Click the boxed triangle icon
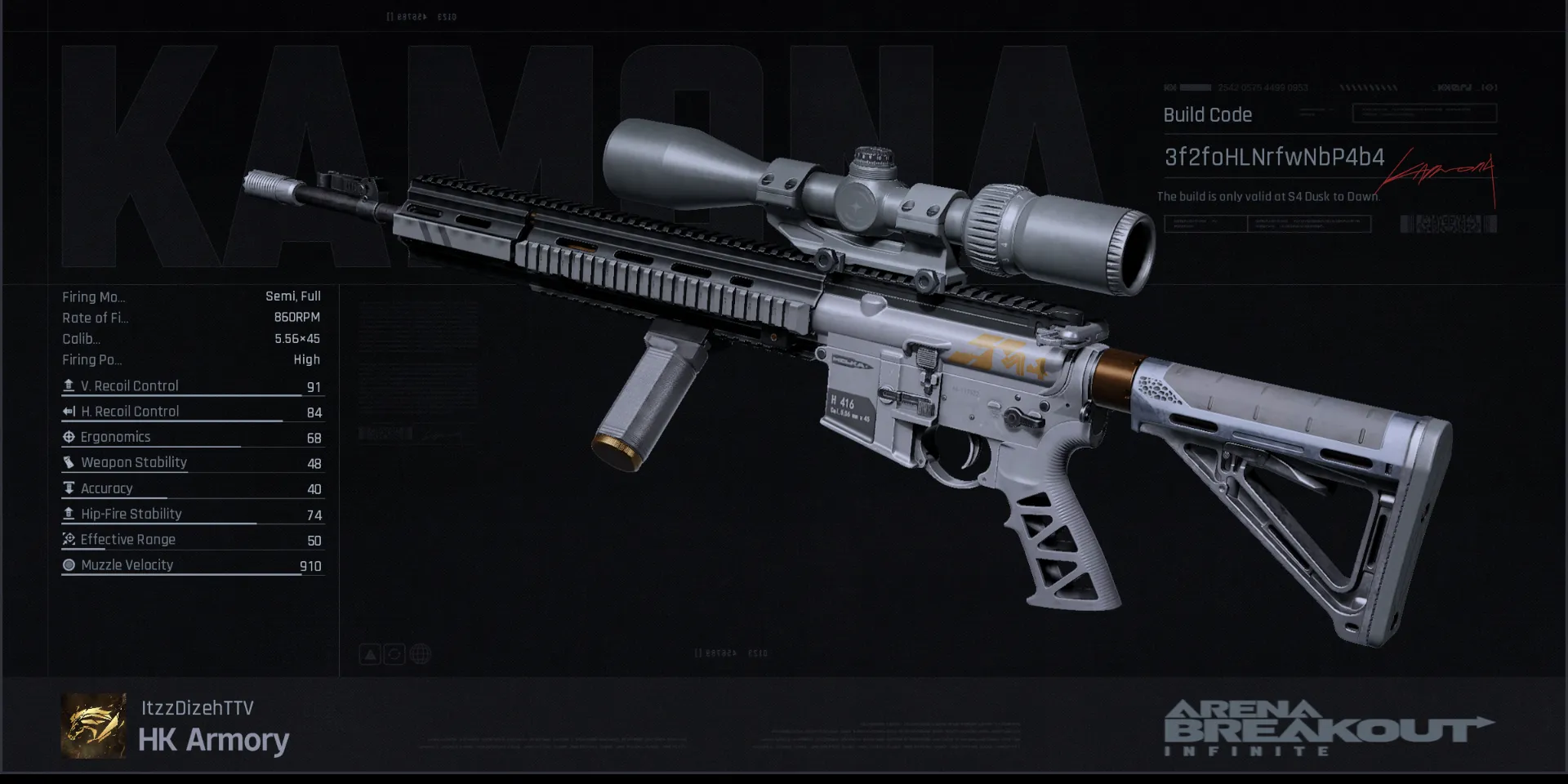Image resolution: width=1568 pixels, height=784 pixels. coord(370,654)
